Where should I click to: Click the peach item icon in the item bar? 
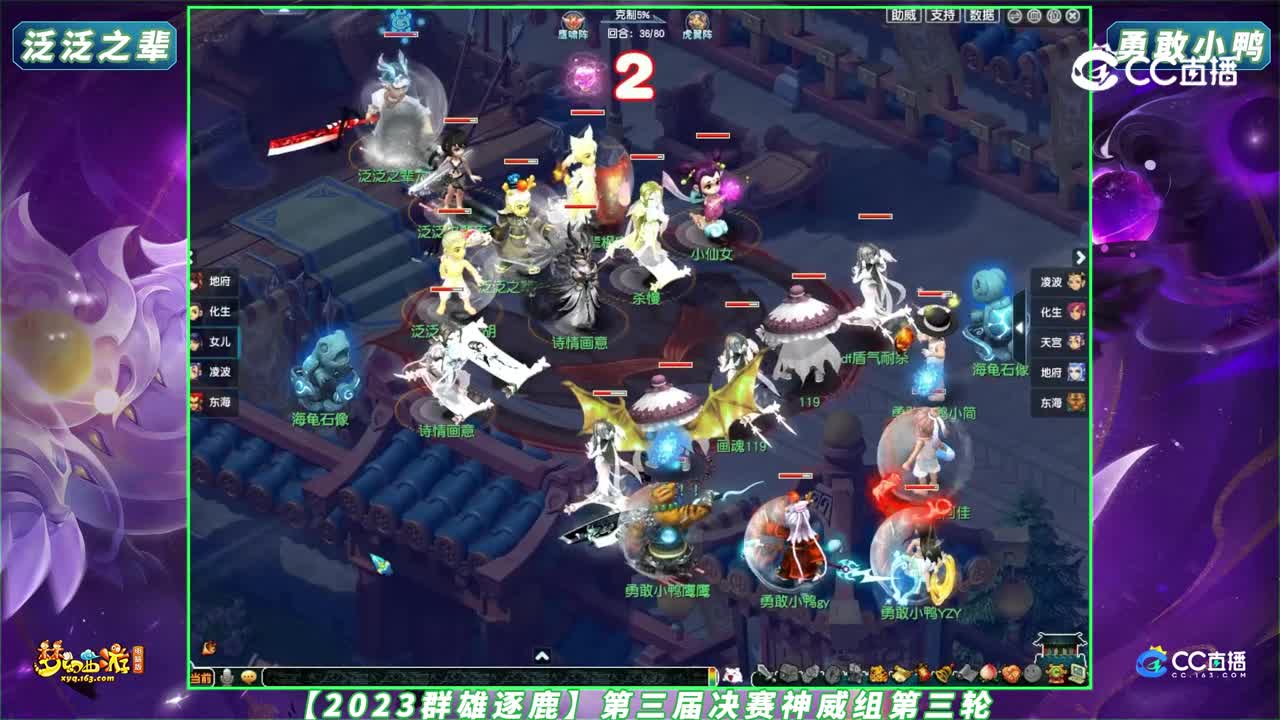tap(988, 676)
